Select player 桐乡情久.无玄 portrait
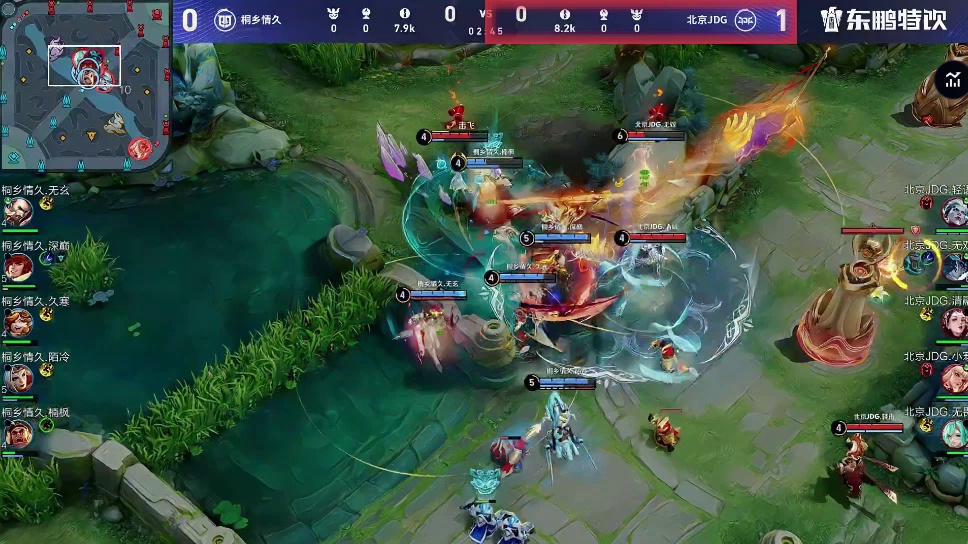 (16, 211)
